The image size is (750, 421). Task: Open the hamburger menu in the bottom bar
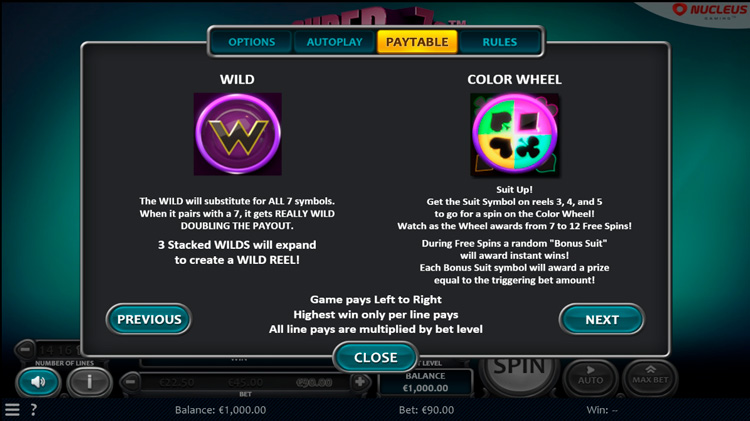pos(12,410)
